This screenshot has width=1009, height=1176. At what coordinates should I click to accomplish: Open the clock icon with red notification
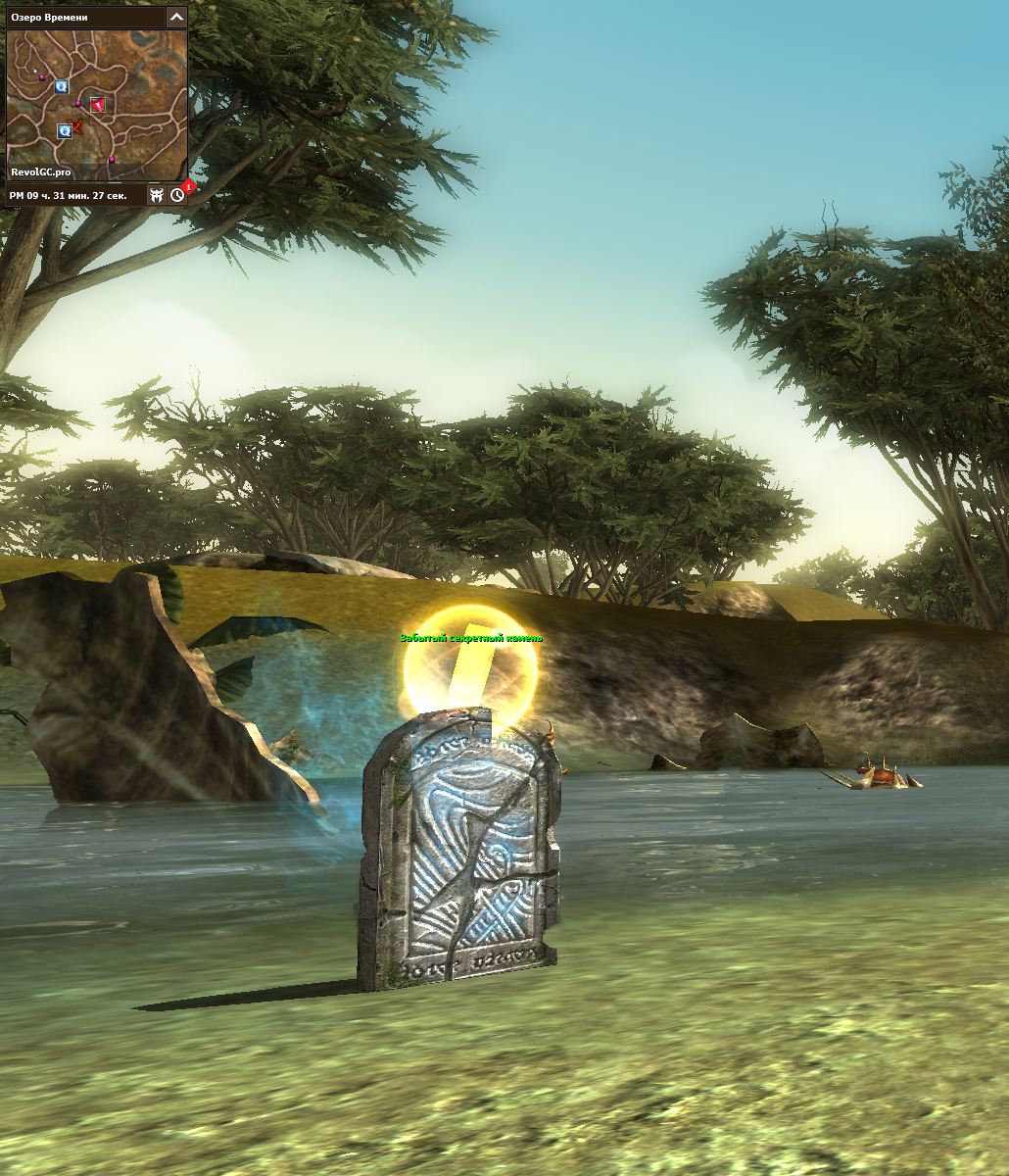177,195
